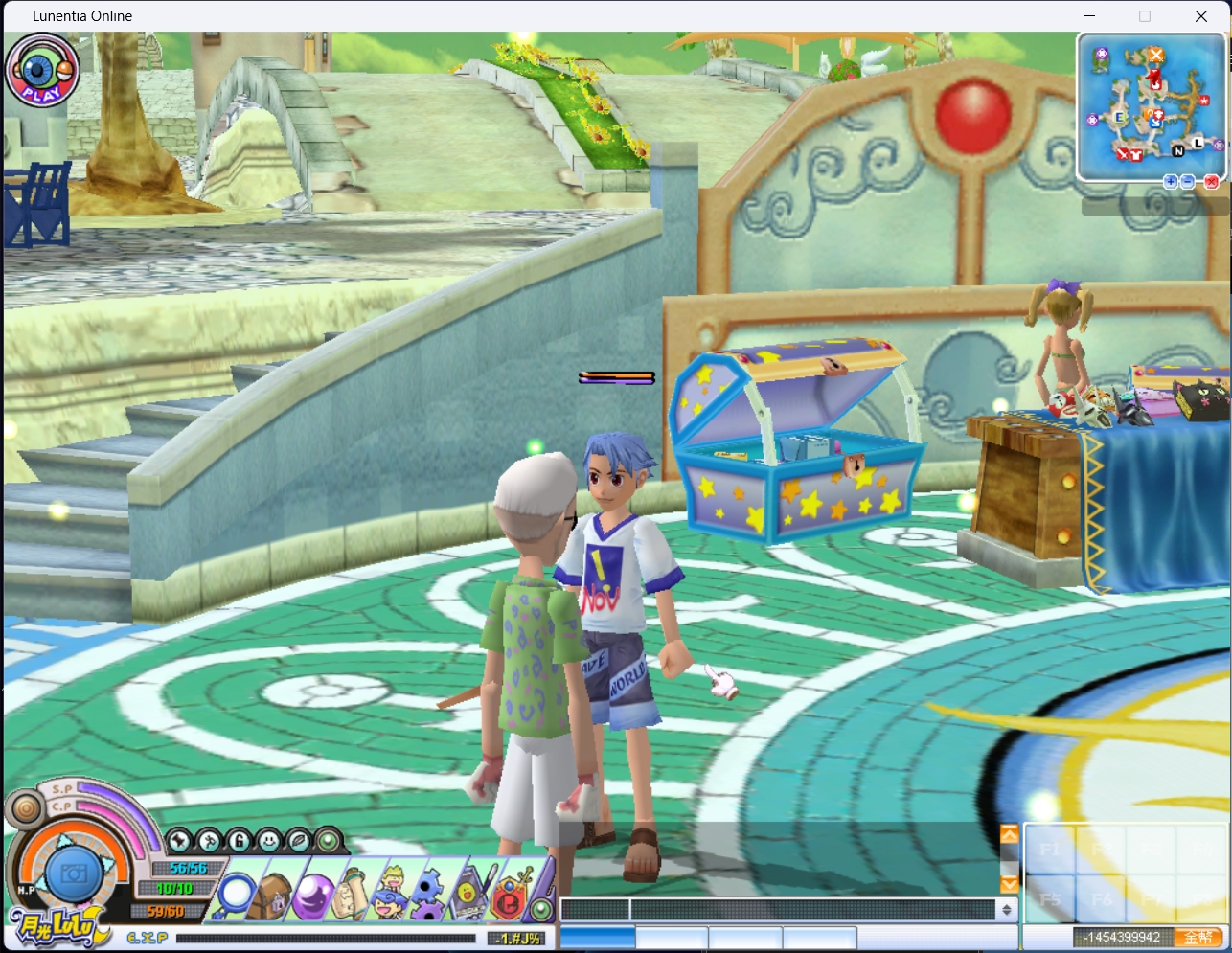Open the two cartoon faces friends icon
The width and height of the screenshot is (1232, 953).
(x=391, y=893)
